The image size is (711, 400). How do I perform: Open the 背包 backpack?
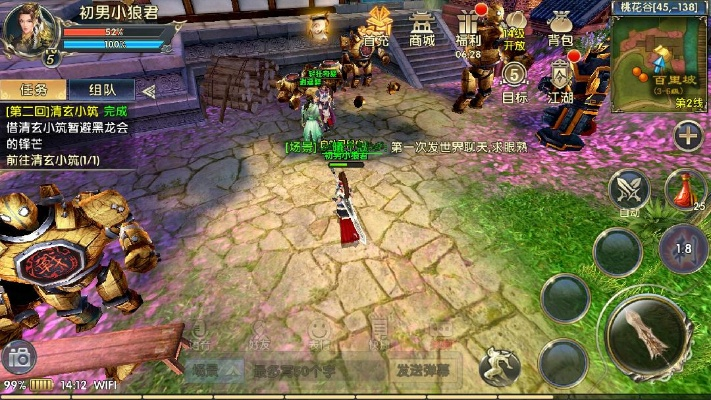tap(560, 26)
